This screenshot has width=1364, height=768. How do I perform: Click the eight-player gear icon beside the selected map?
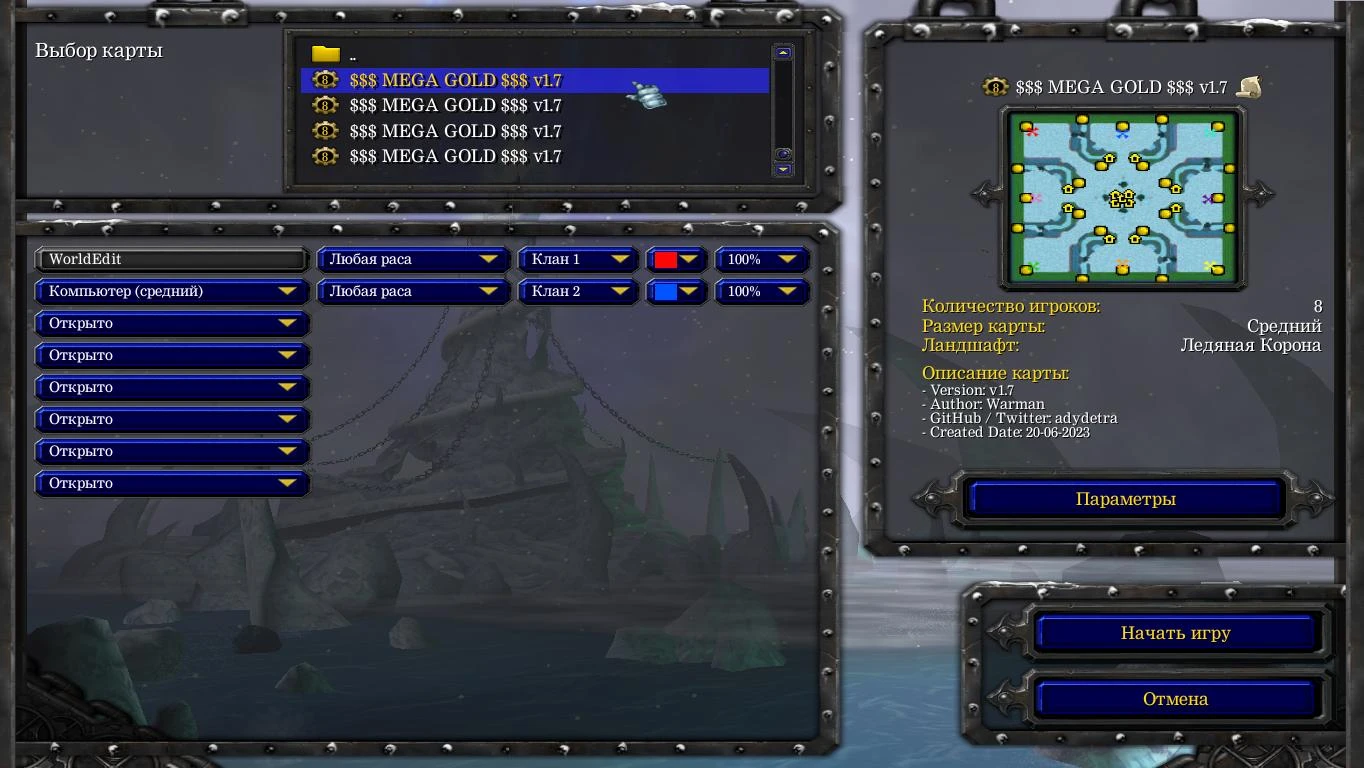pos(323,79)
